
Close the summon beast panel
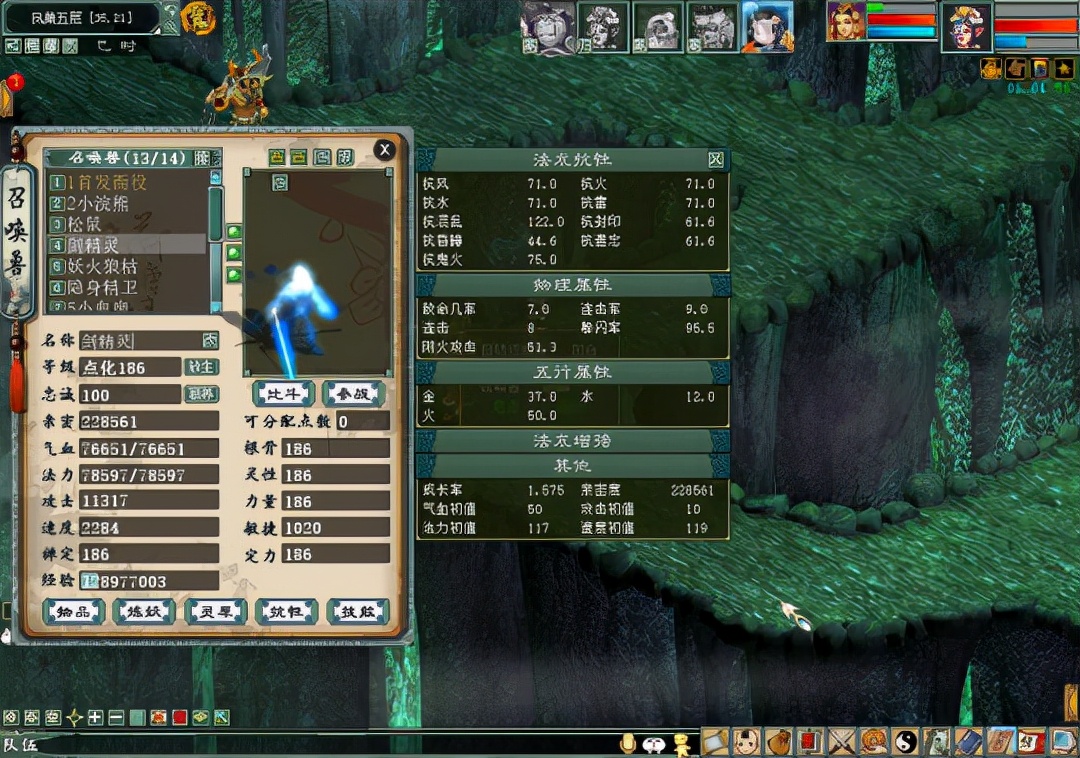[383, 150]
